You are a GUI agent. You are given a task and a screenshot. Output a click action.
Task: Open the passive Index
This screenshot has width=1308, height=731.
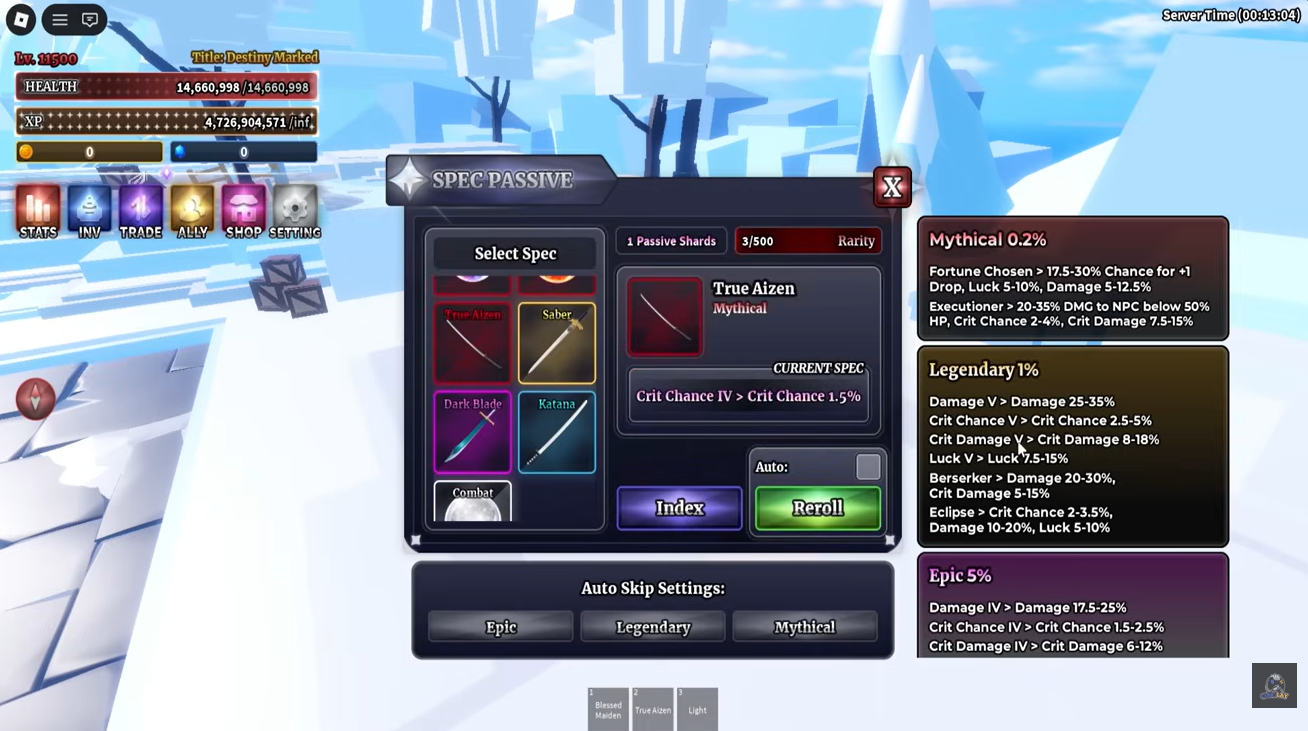pyautogui.click(x=679, y=508)
